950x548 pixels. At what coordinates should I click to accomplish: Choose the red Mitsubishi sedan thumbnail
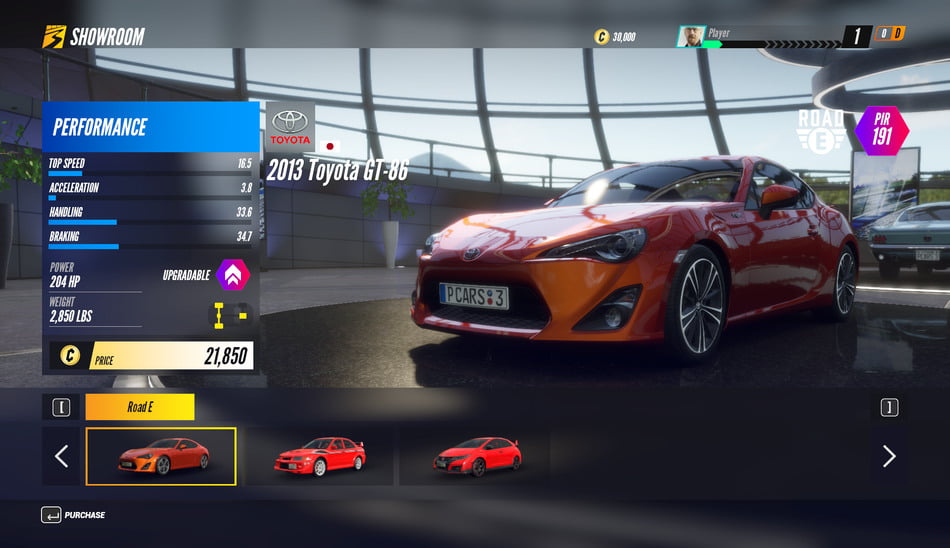pos(320,456)
